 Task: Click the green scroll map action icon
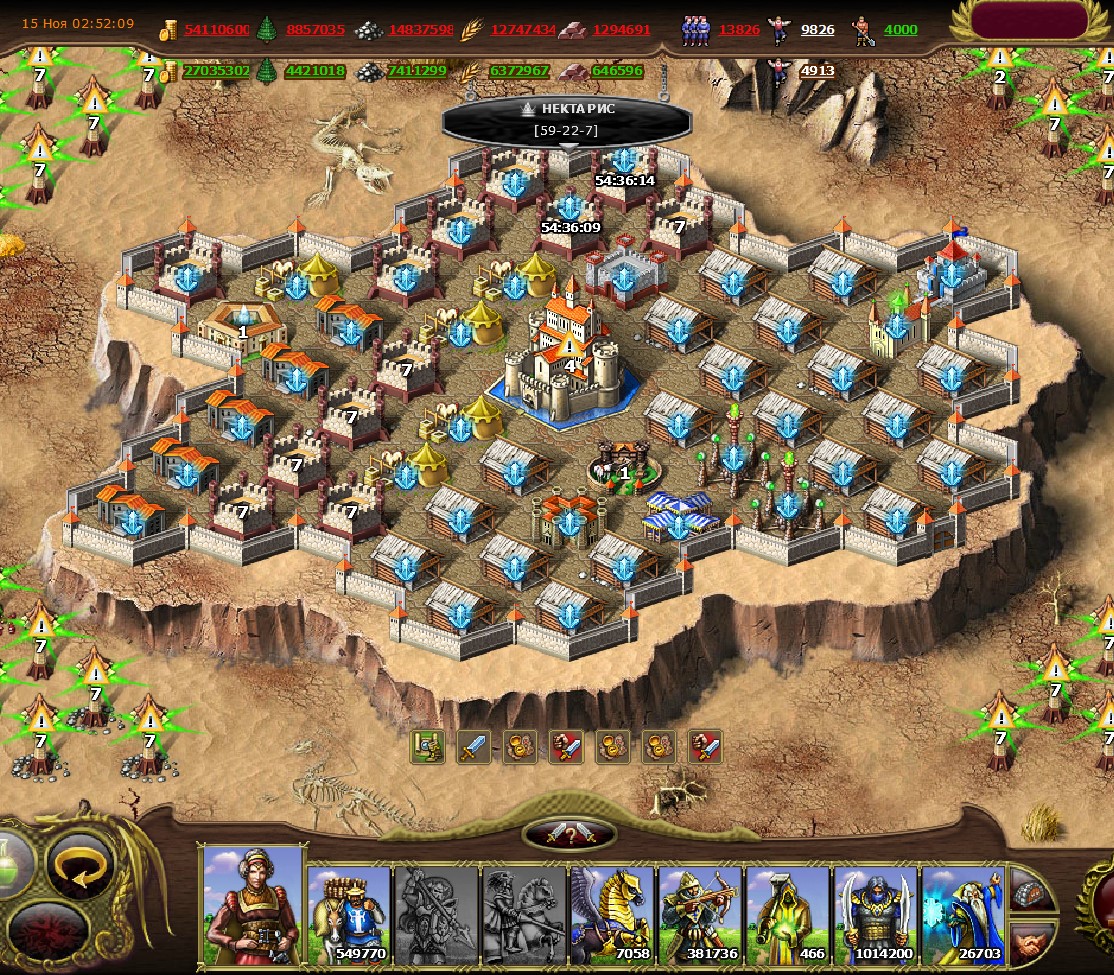427,746
